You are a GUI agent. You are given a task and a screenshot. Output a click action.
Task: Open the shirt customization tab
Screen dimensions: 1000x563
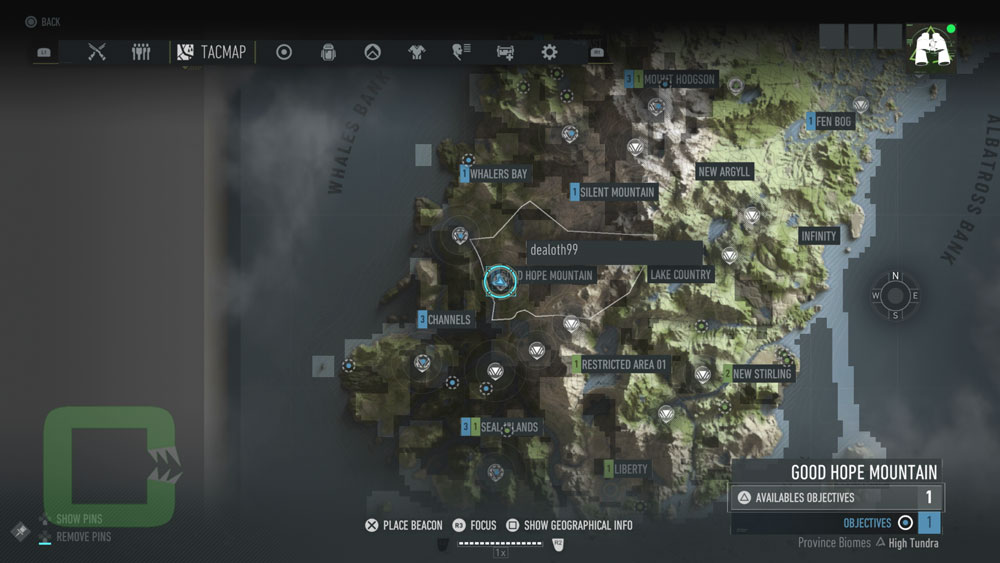pyautogui.click(x=416, y=52)
